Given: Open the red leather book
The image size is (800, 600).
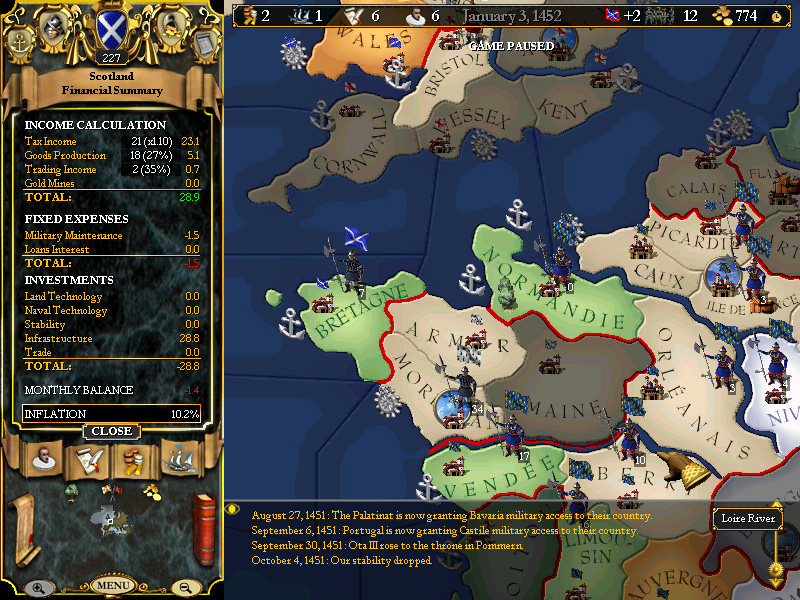Looking at the screenshot, I should 205,528.
